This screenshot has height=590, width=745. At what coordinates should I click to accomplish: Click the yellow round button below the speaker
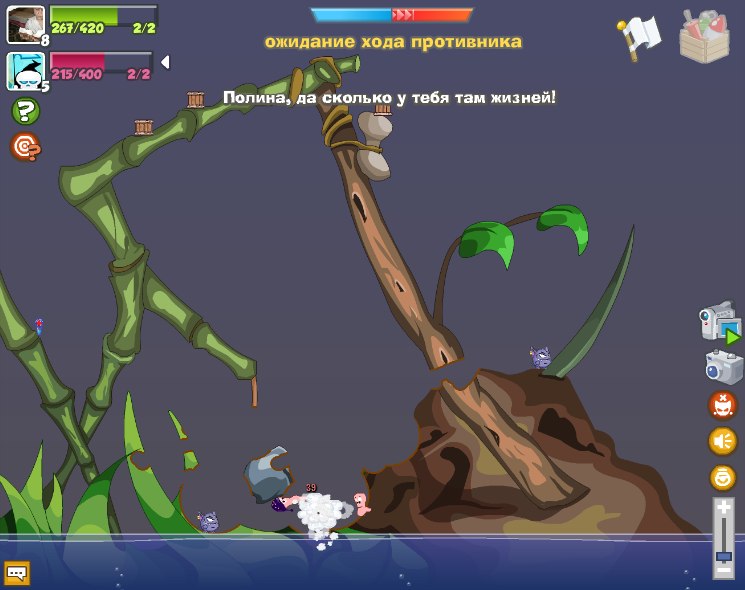722,477
